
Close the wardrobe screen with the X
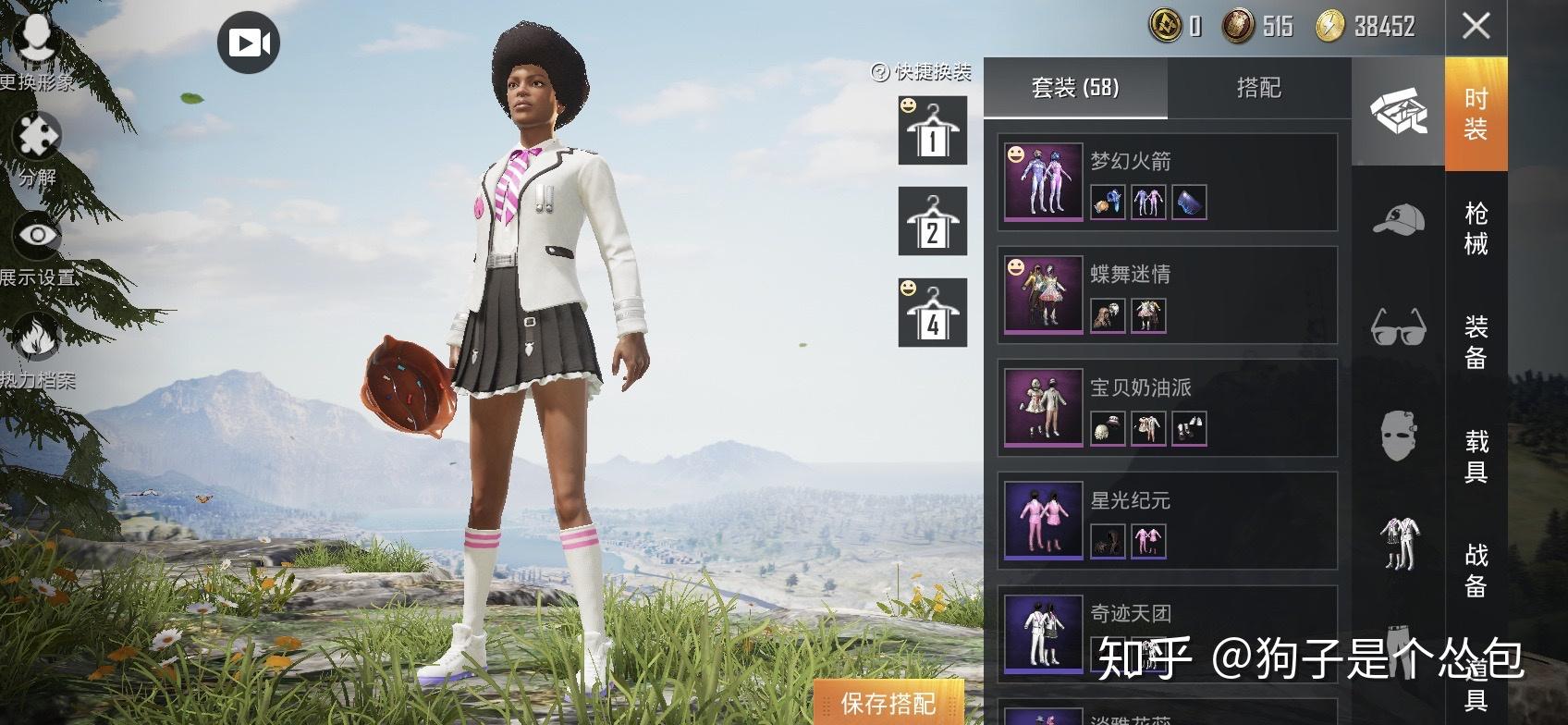(1476, 26)
